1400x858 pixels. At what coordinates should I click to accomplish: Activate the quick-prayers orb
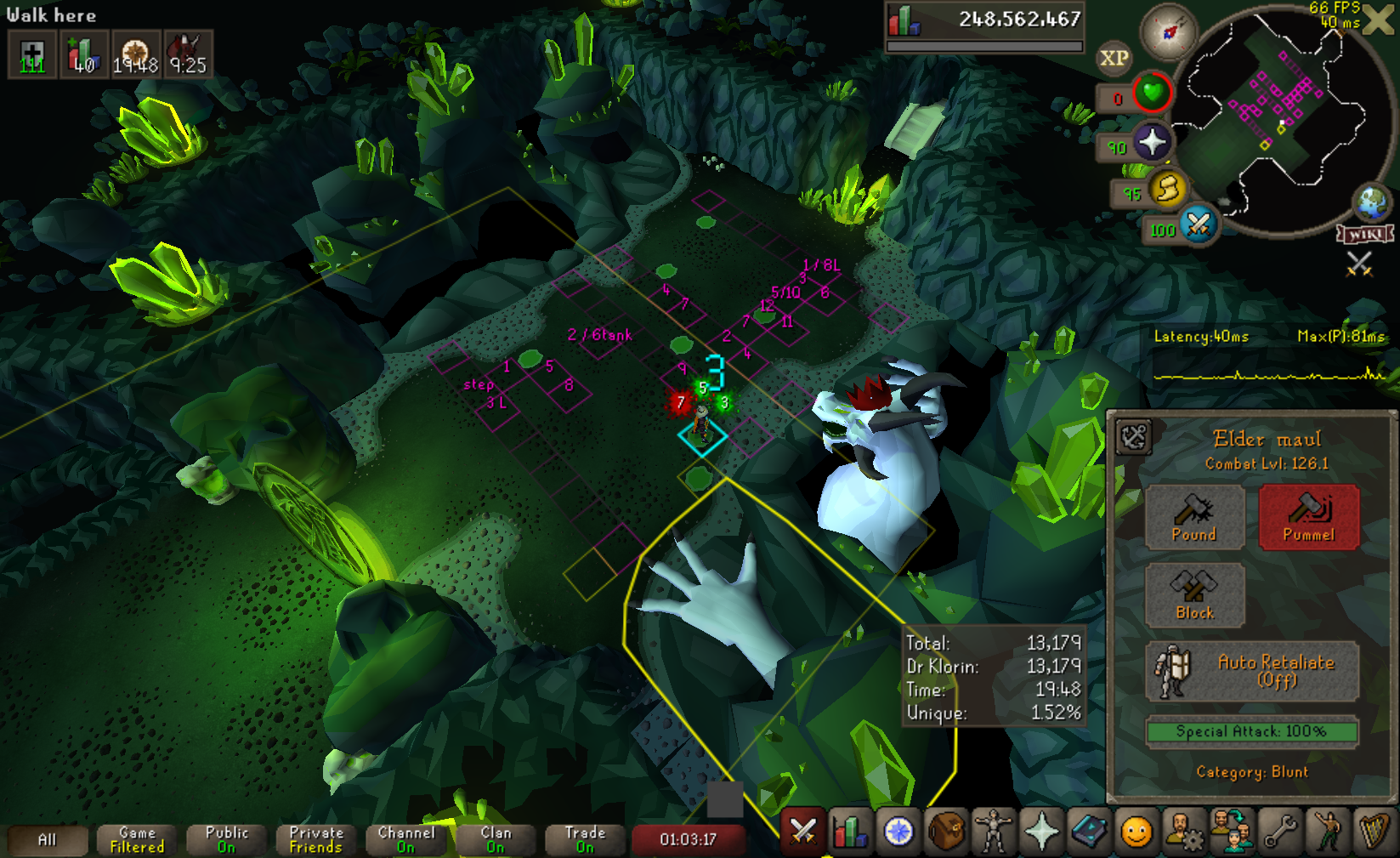tap(1152, 142)
